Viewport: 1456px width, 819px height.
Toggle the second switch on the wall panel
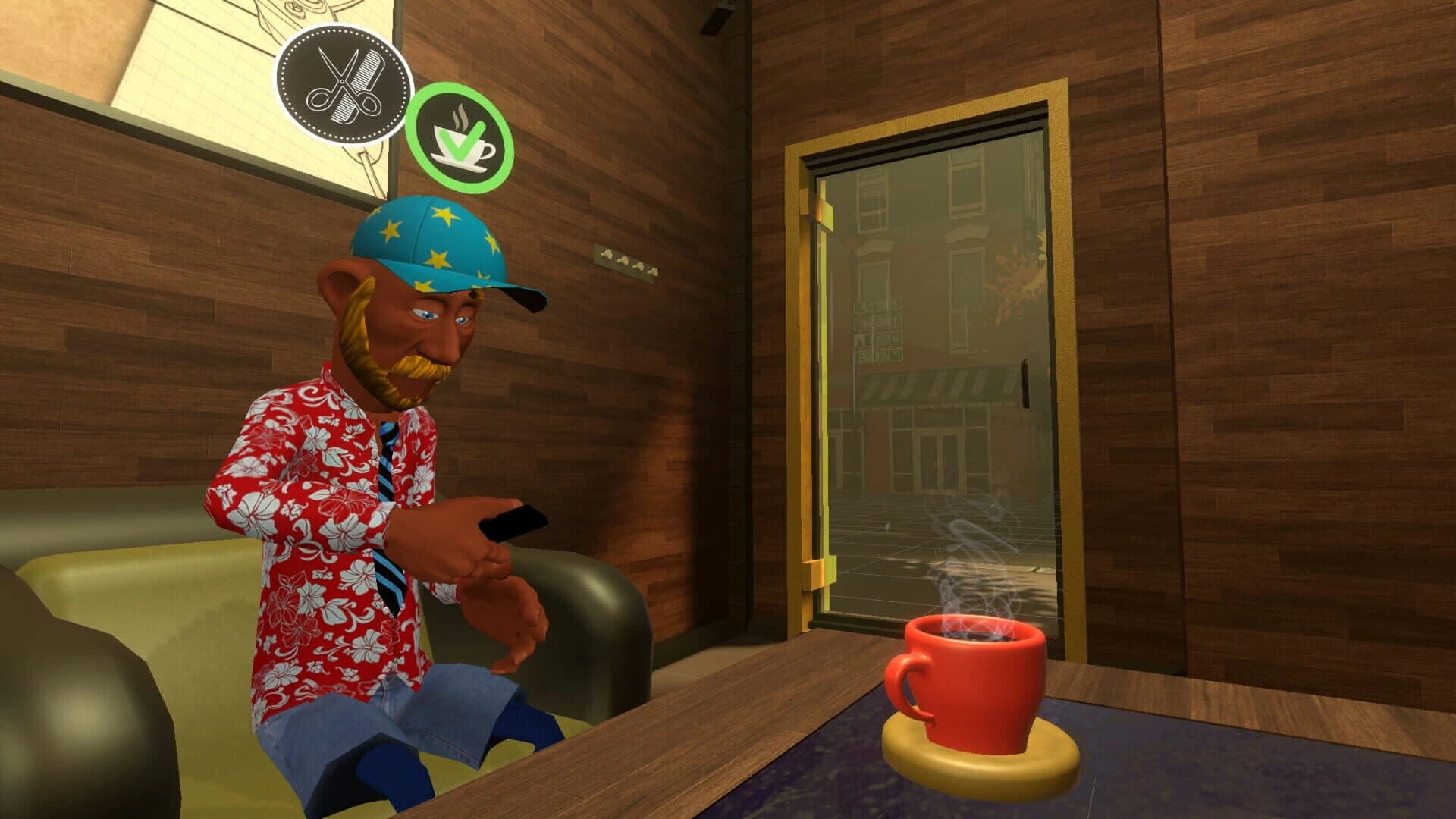pyautogui.click(x=623, y=260)
